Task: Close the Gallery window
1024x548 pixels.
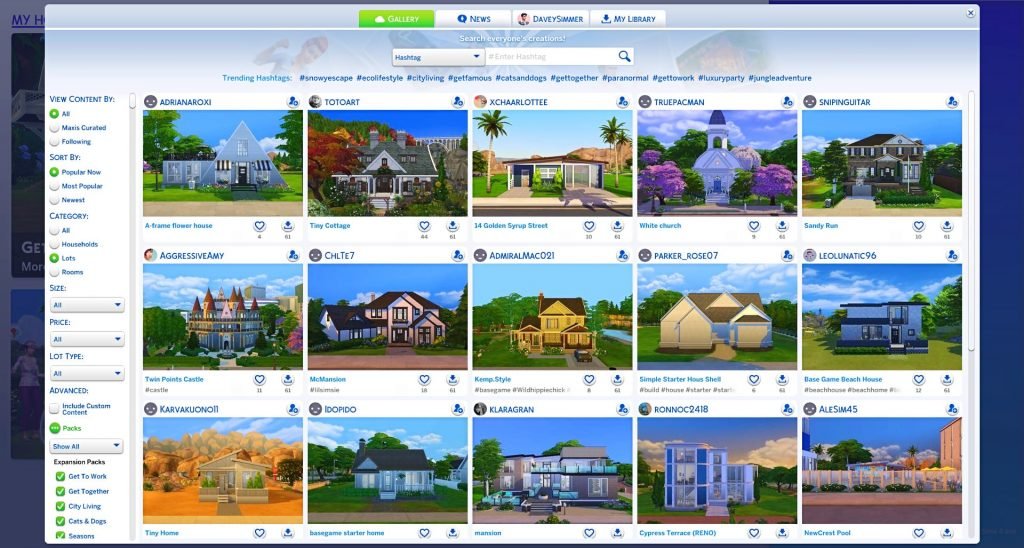Action: pos(970,13)
